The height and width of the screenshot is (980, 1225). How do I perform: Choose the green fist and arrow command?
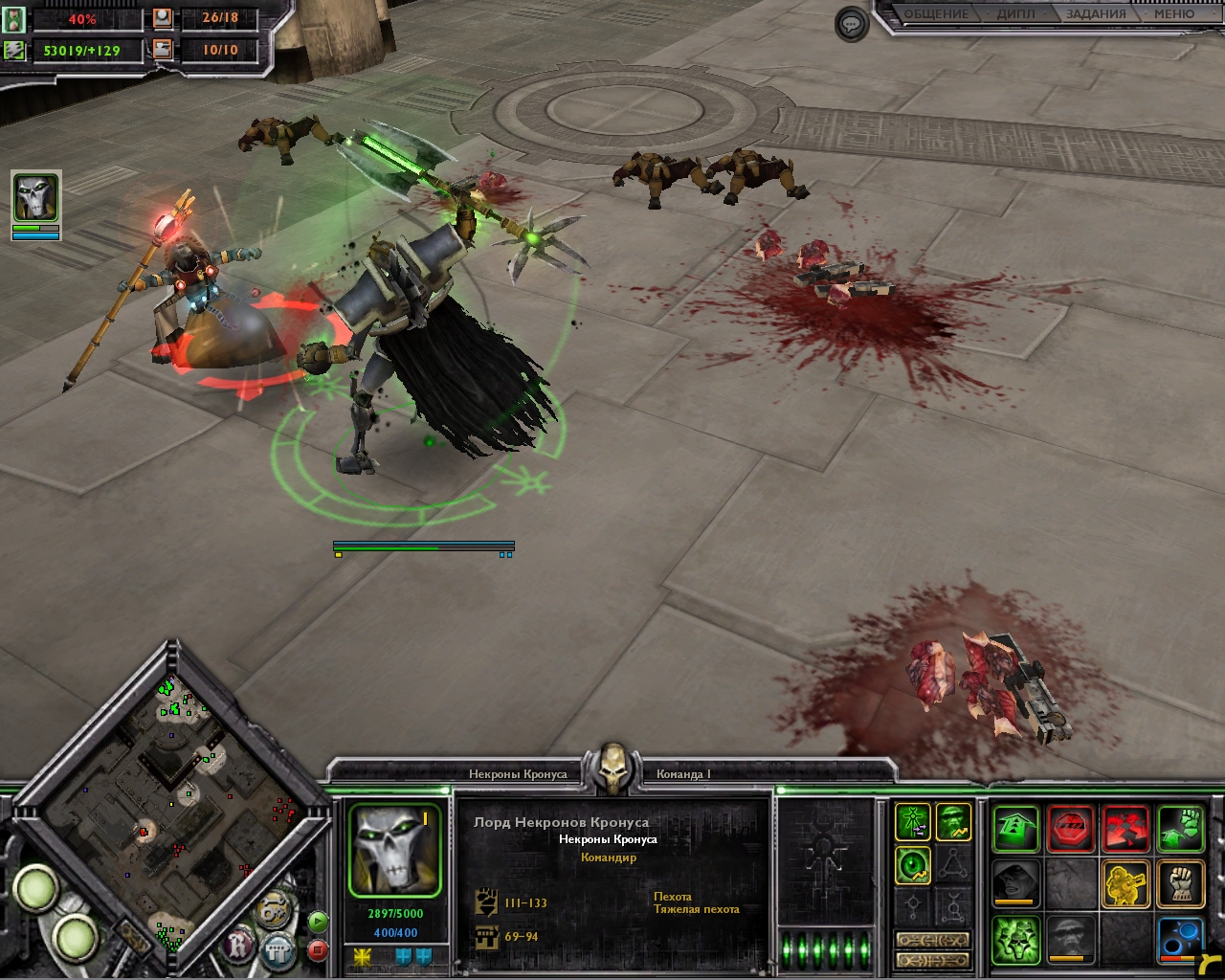click(1180, 827)
